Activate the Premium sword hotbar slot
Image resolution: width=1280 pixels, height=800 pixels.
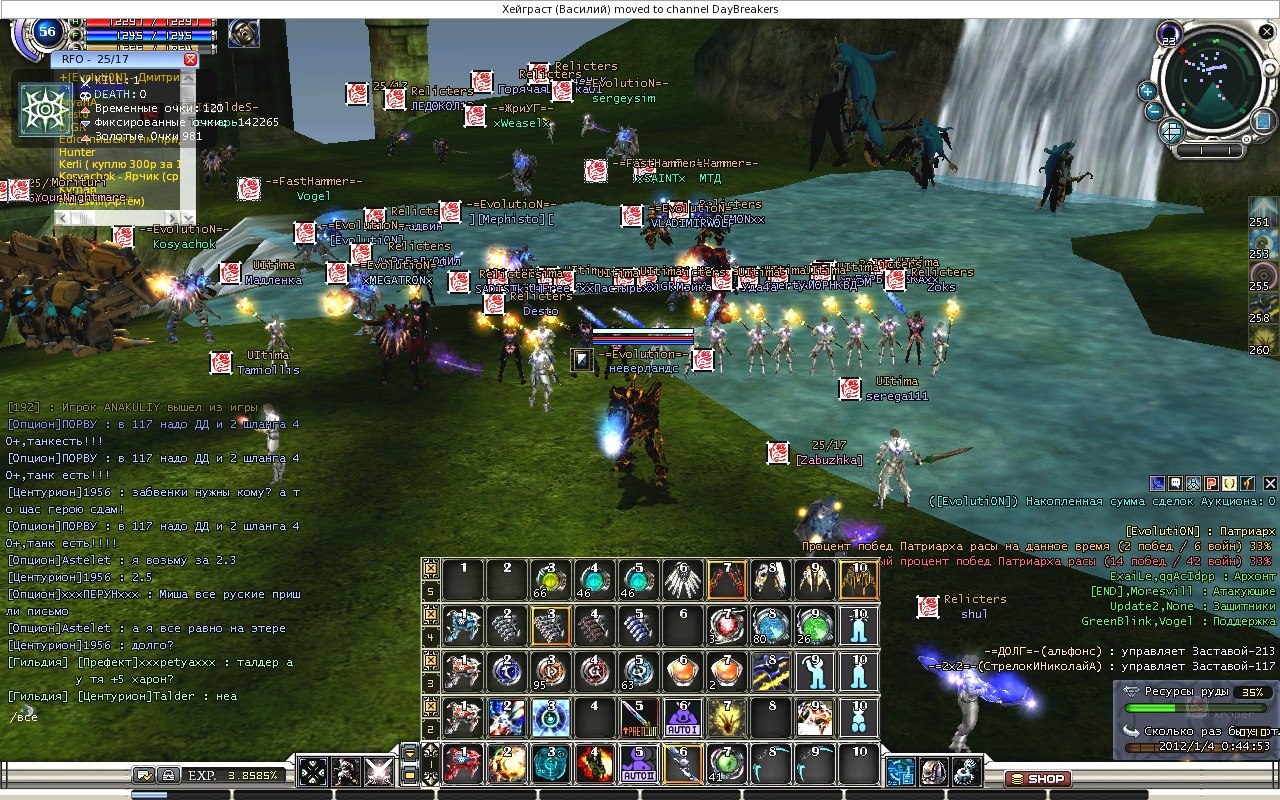point(638,717)
